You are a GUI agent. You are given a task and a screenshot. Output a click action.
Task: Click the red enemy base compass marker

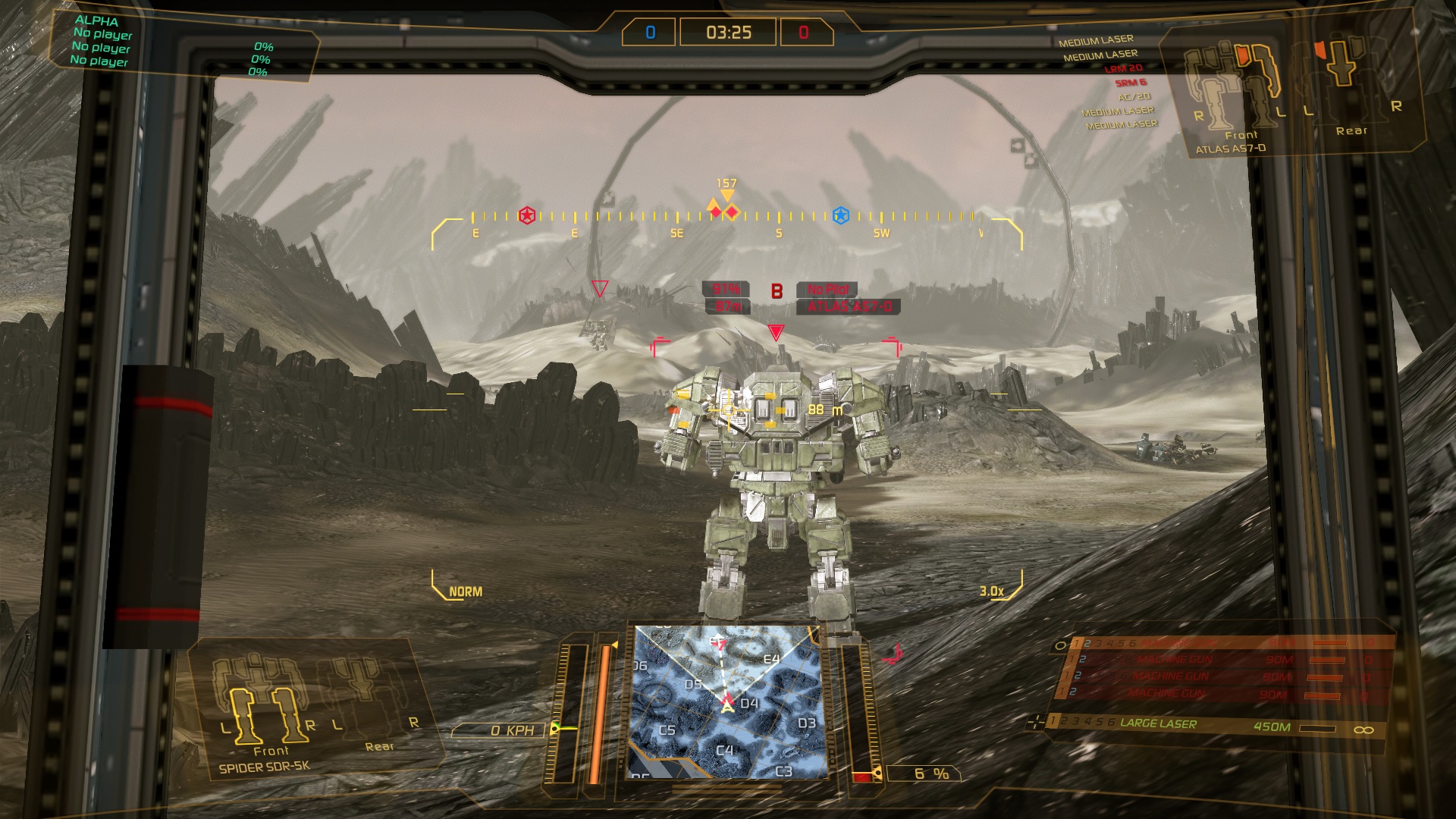(527, 216)
